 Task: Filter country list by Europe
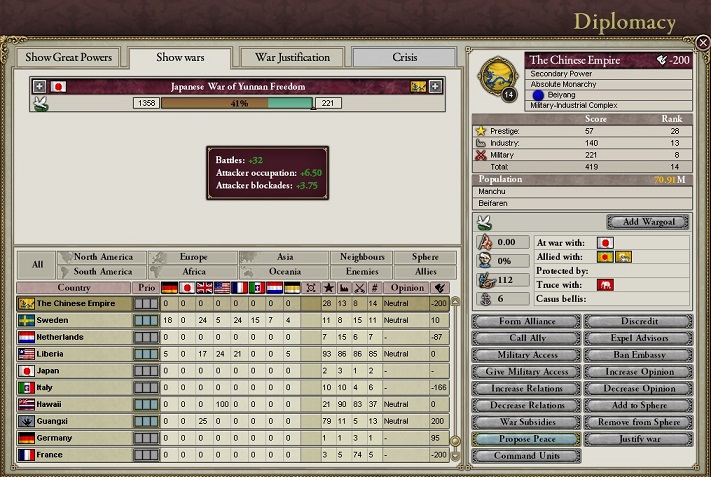tap(193, 257)
